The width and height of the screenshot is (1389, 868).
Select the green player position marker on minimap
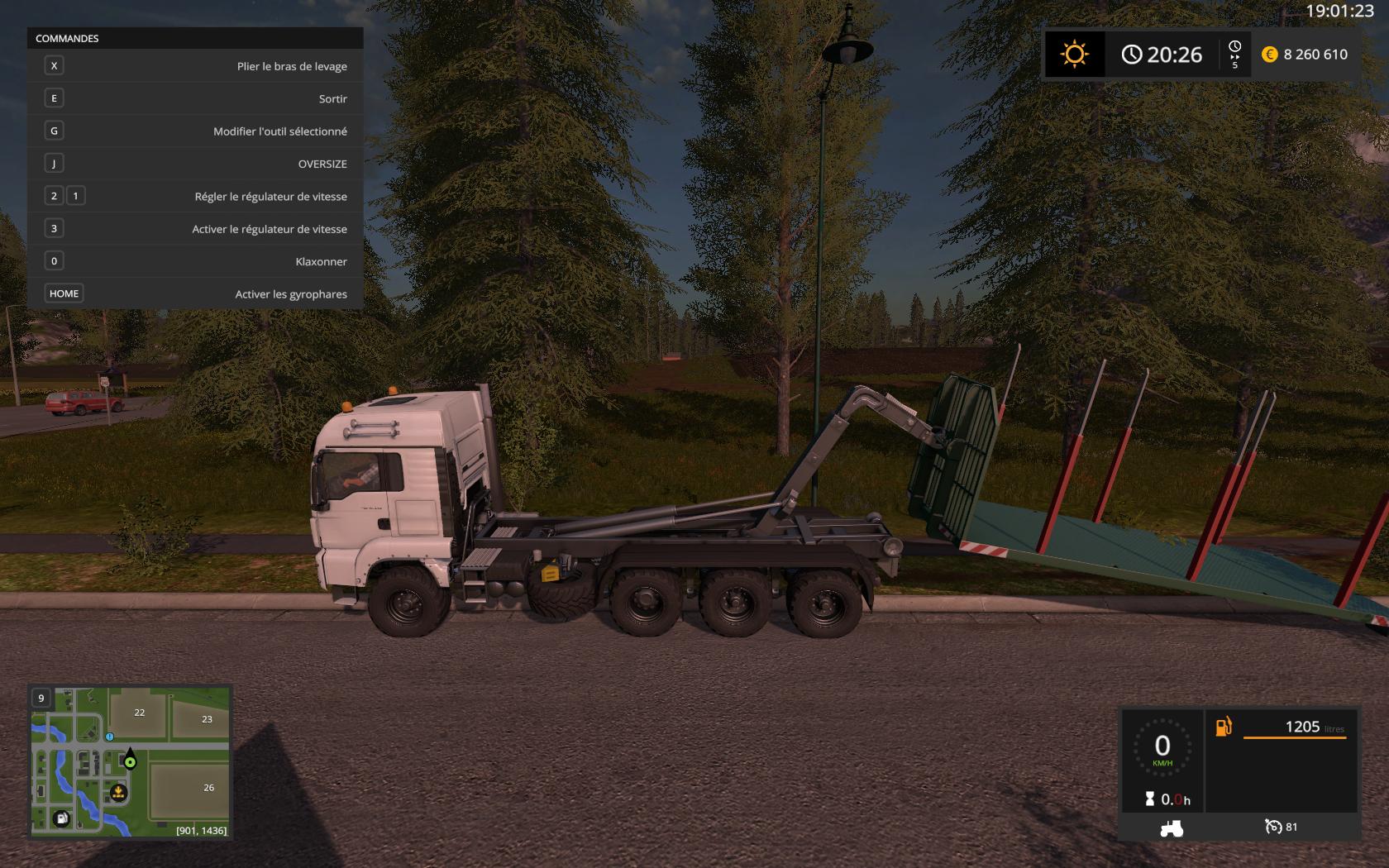[x=130, y=761]
